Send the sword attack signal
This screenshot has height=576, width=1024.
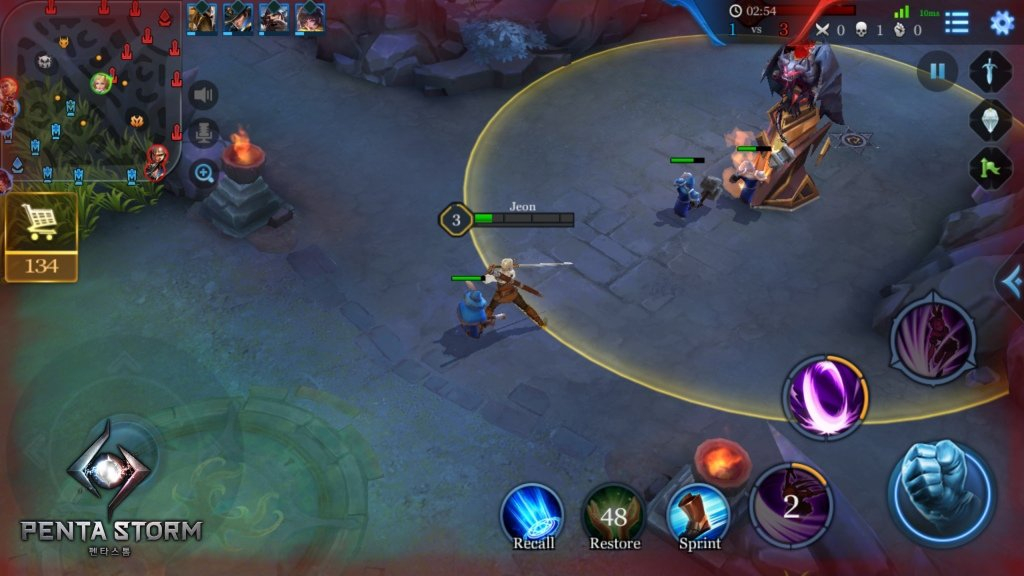tap(990, 71)
